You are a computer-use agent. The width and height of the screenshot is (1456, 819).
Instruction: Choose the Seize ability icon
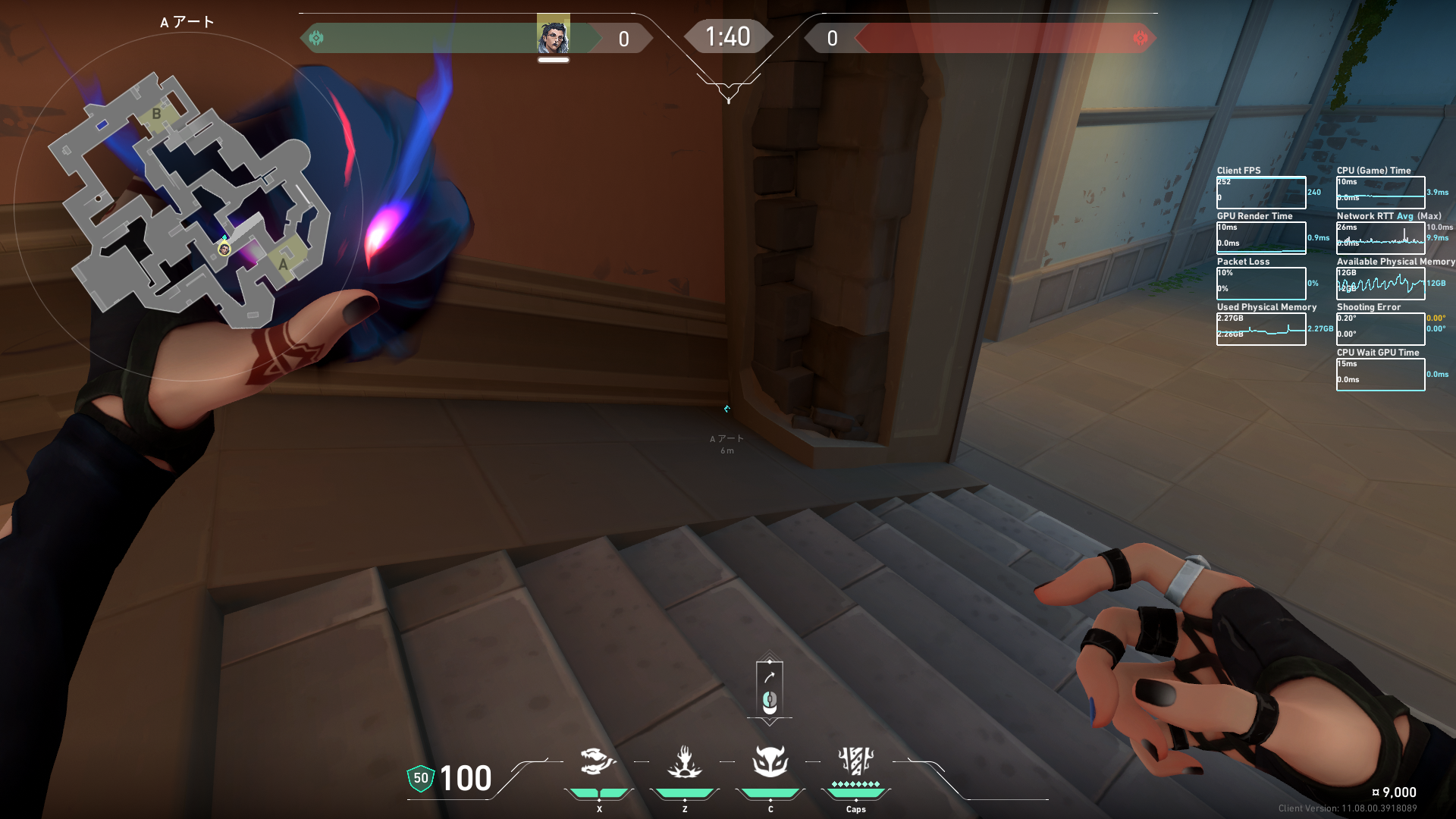tap(684, 761)
